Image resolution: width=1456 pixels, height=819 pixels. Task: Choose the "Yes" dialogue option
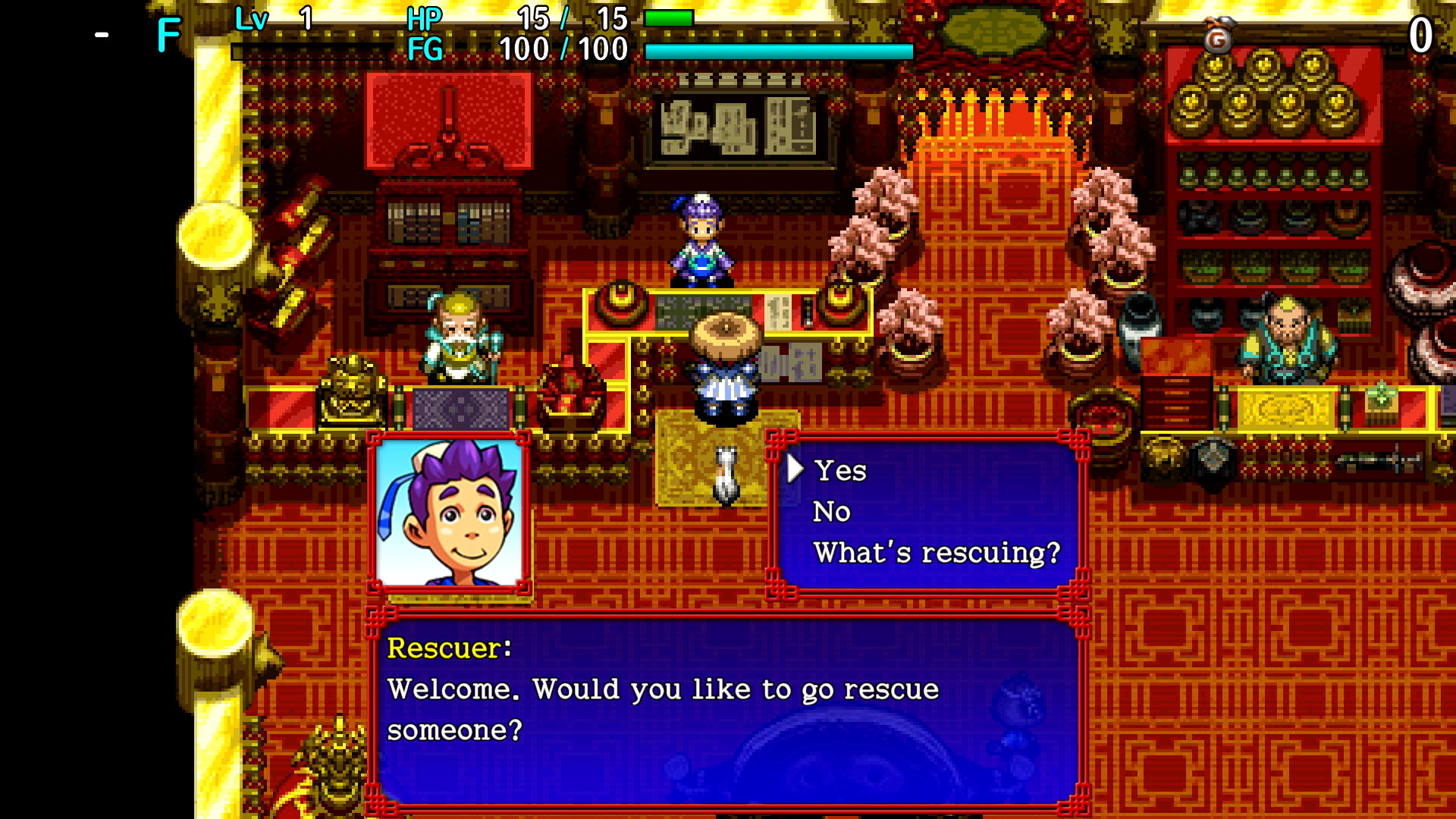[840, 471]
